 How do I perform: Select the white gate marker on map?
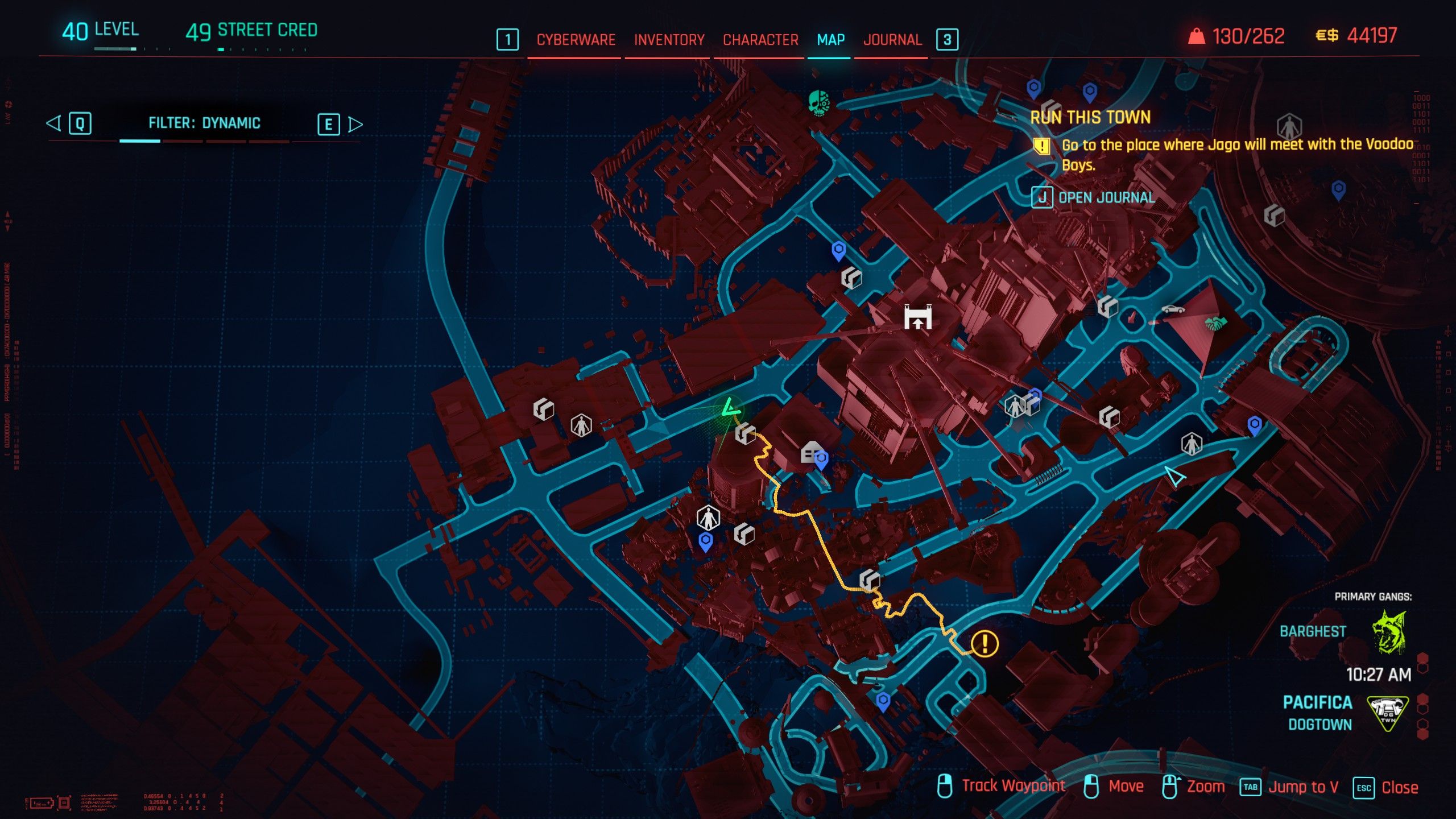click(918, 317)
